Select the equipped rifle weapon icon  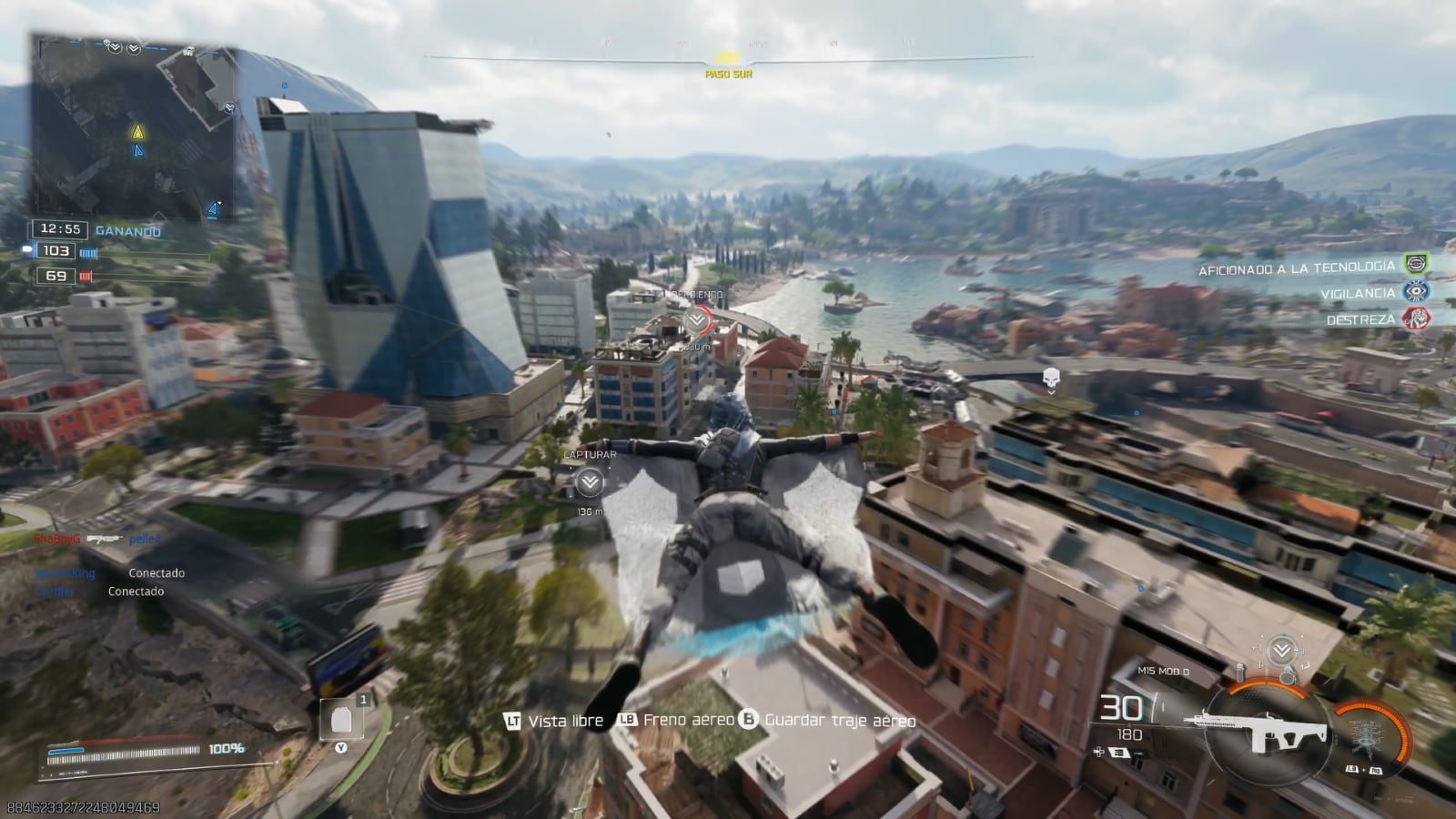pos(1254,729)
